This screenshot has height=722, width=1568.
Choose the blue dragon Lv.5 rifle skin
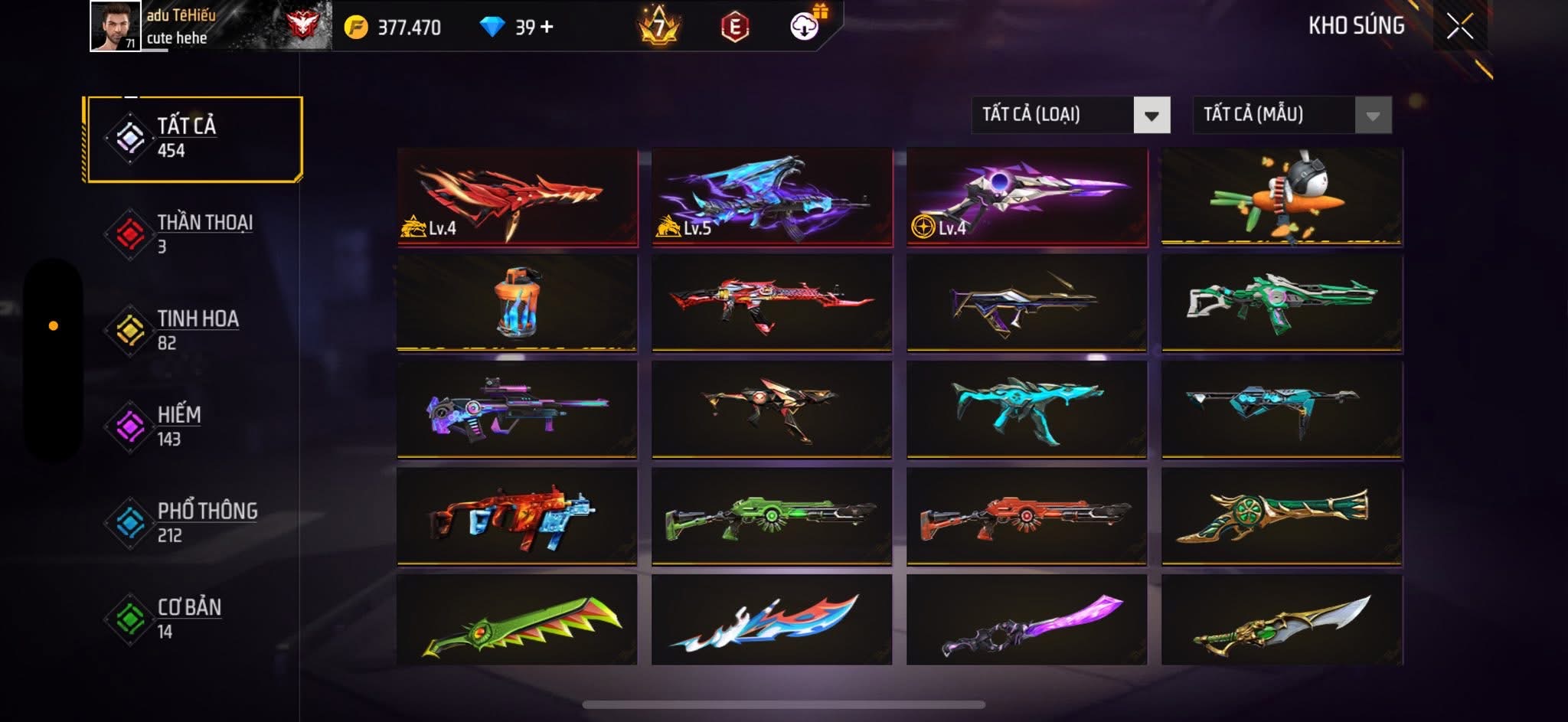point(772,197)
